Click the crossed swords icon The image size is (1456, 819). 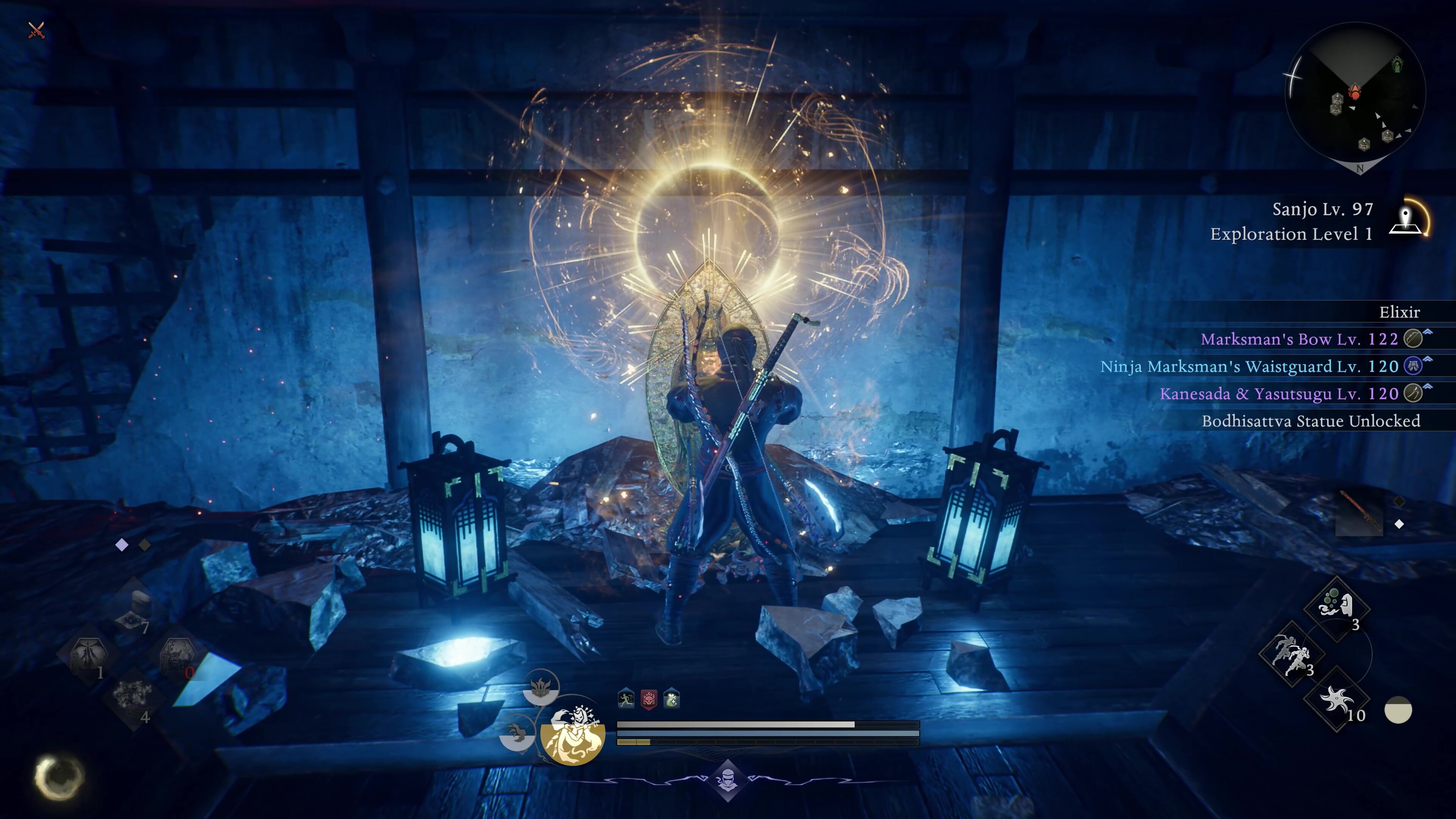pos(36,30)
